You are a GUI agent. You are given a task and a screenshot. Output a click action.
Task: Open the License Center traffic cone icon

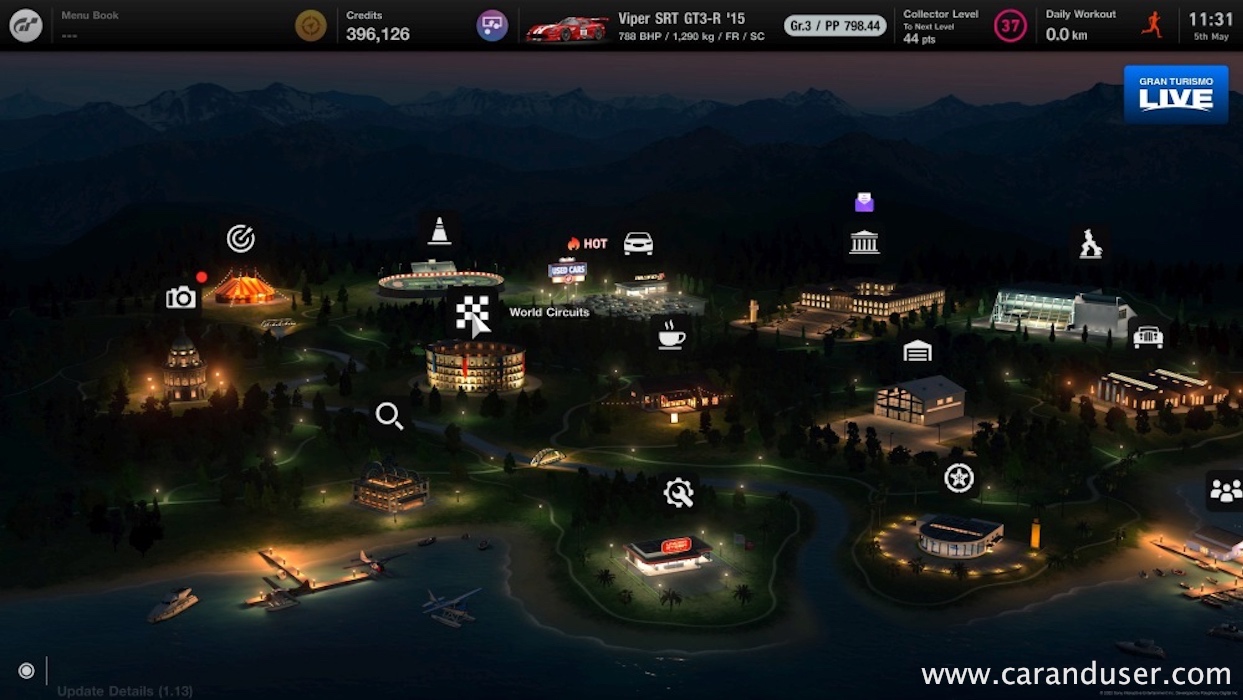click(439, 231)
